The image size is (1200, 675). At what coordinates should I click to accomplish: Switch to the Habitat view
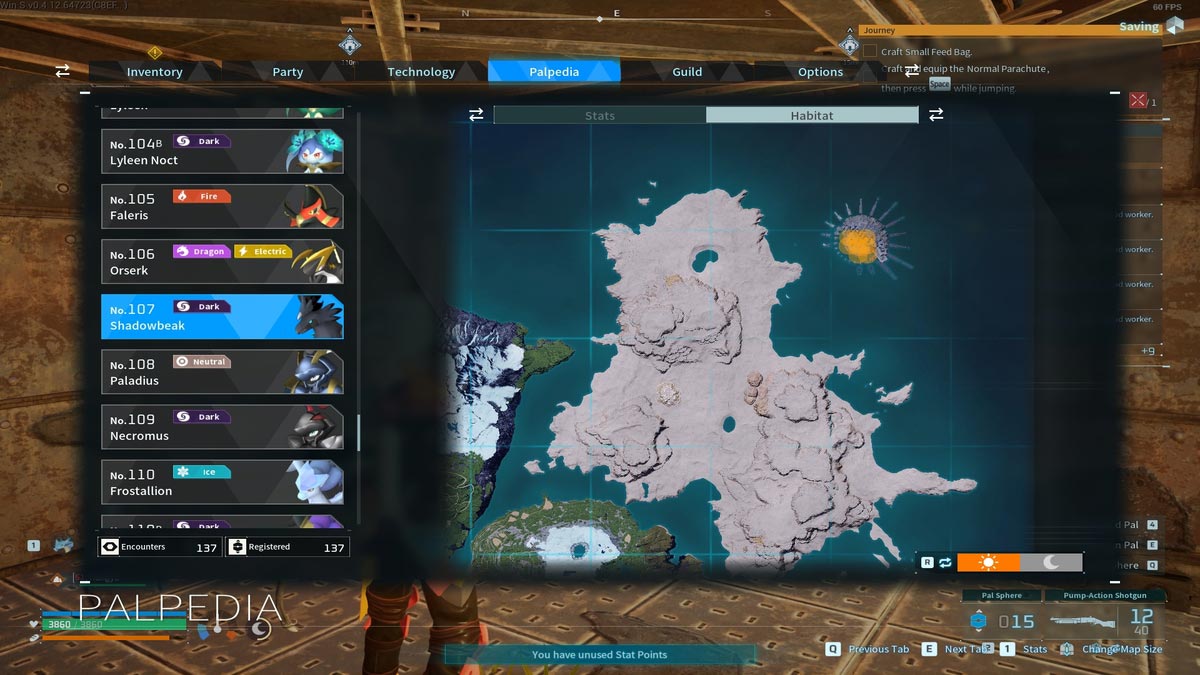point(812,116)
